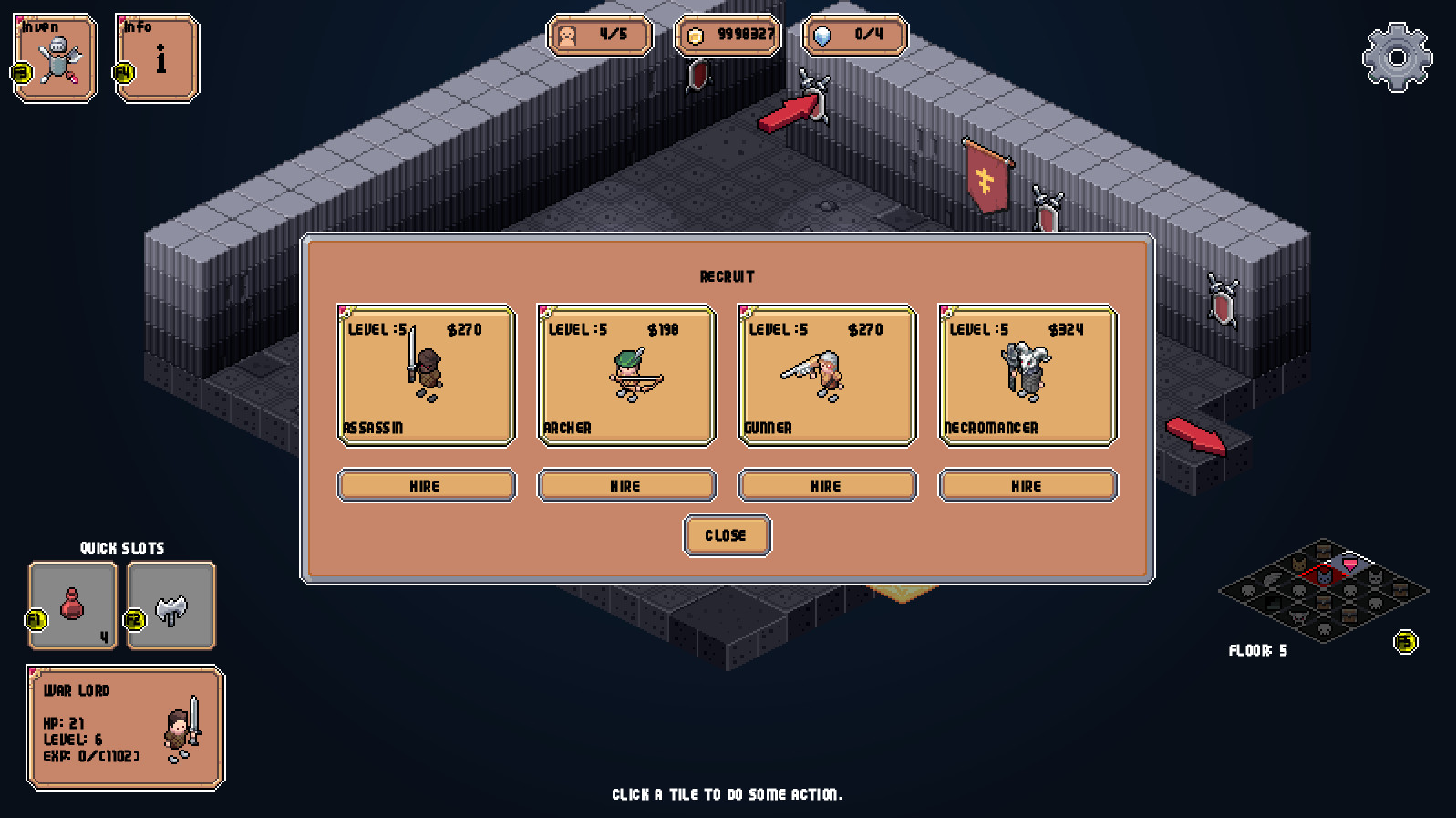This screenshot has height=818, width=1456.
Task: Select the health potion in quick slot F1
Action: coord(72,605)
